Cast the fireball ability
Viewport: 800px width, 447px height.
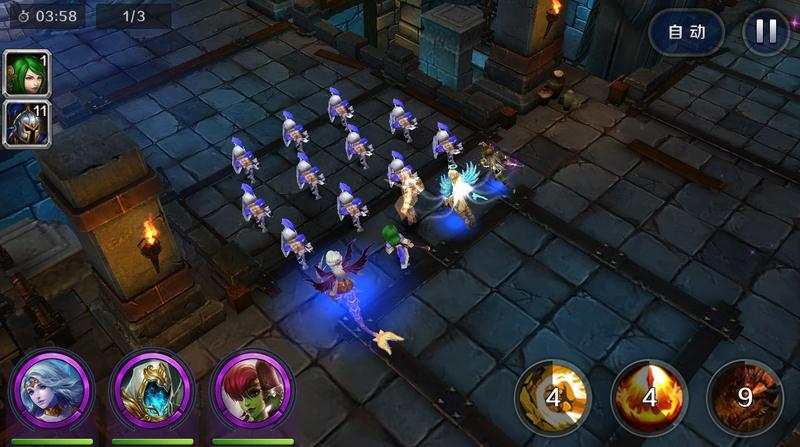click(x=648, y=397)
